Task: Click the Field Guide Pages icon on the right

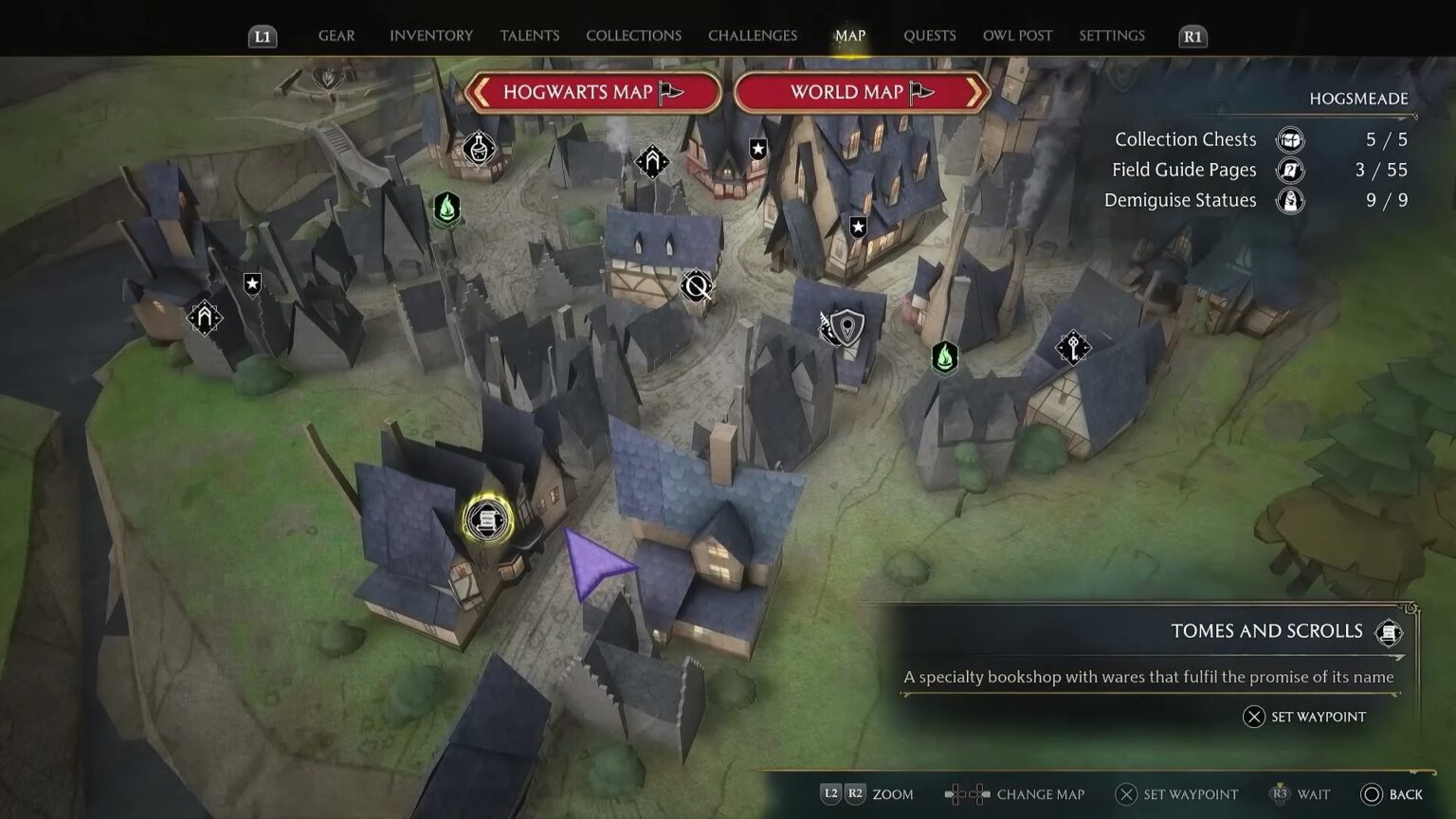Action: click(1290, 170)
